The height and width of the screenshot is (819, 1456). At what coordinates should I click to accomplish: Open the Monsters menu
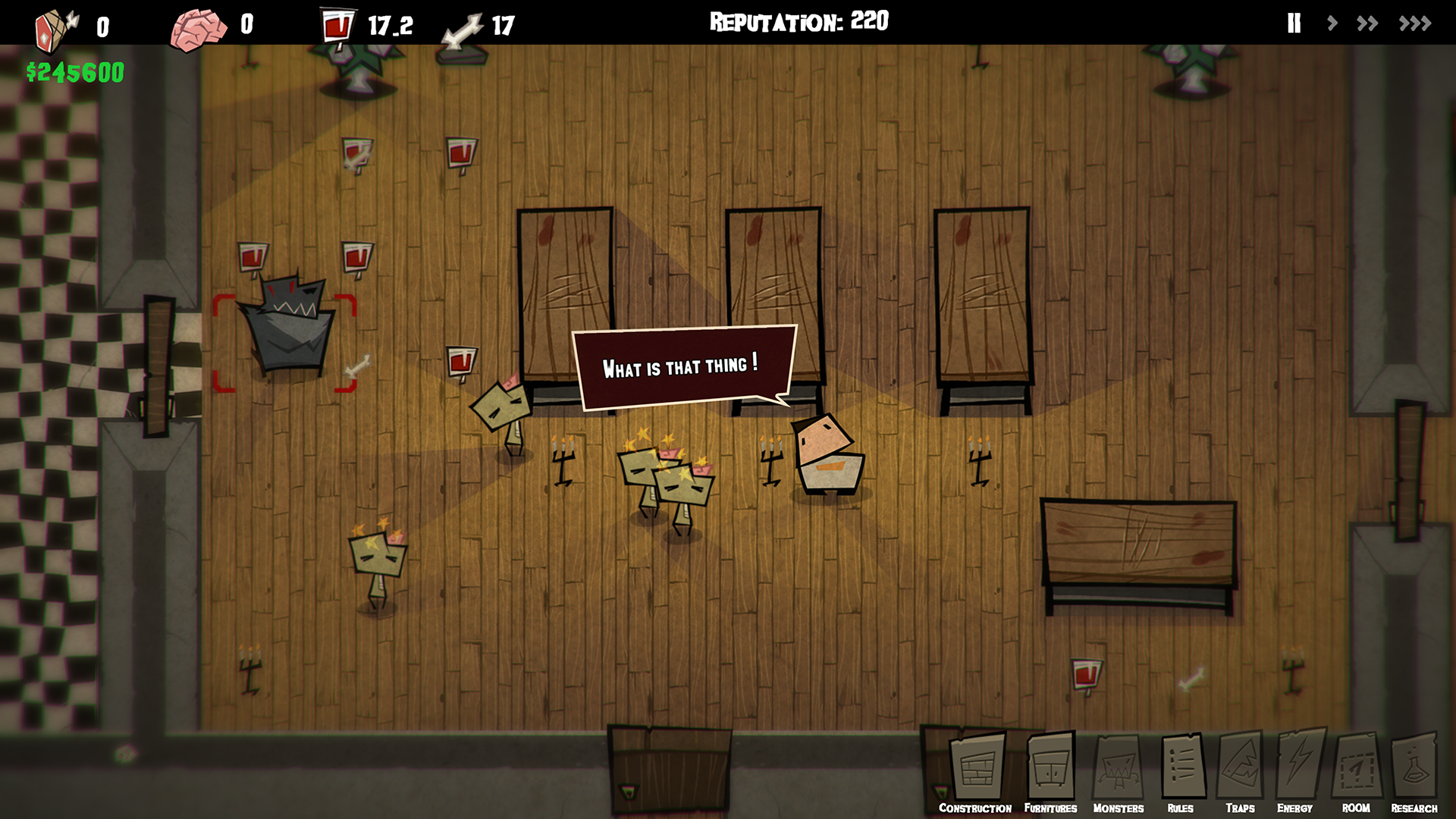pyautogui.click(x=1119, y=772)
